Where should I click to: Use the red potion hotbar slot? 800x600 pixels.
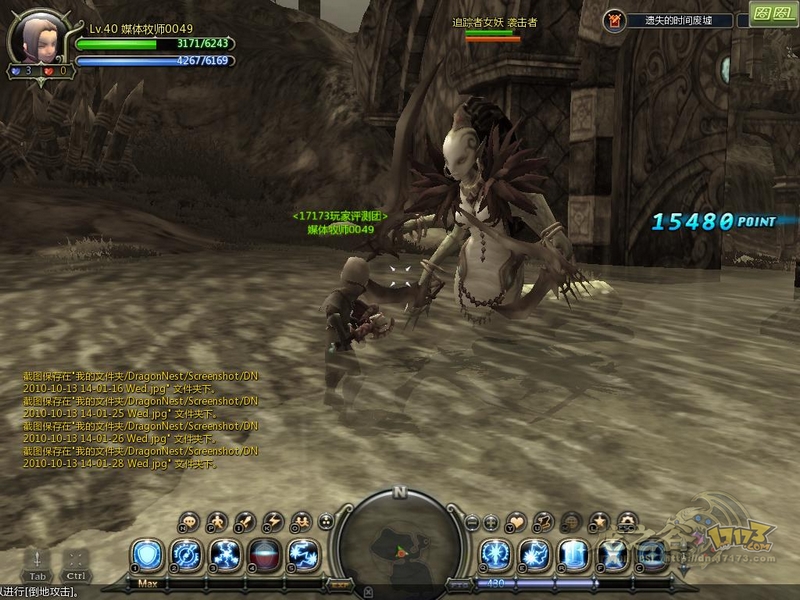[x=263, y=555]
